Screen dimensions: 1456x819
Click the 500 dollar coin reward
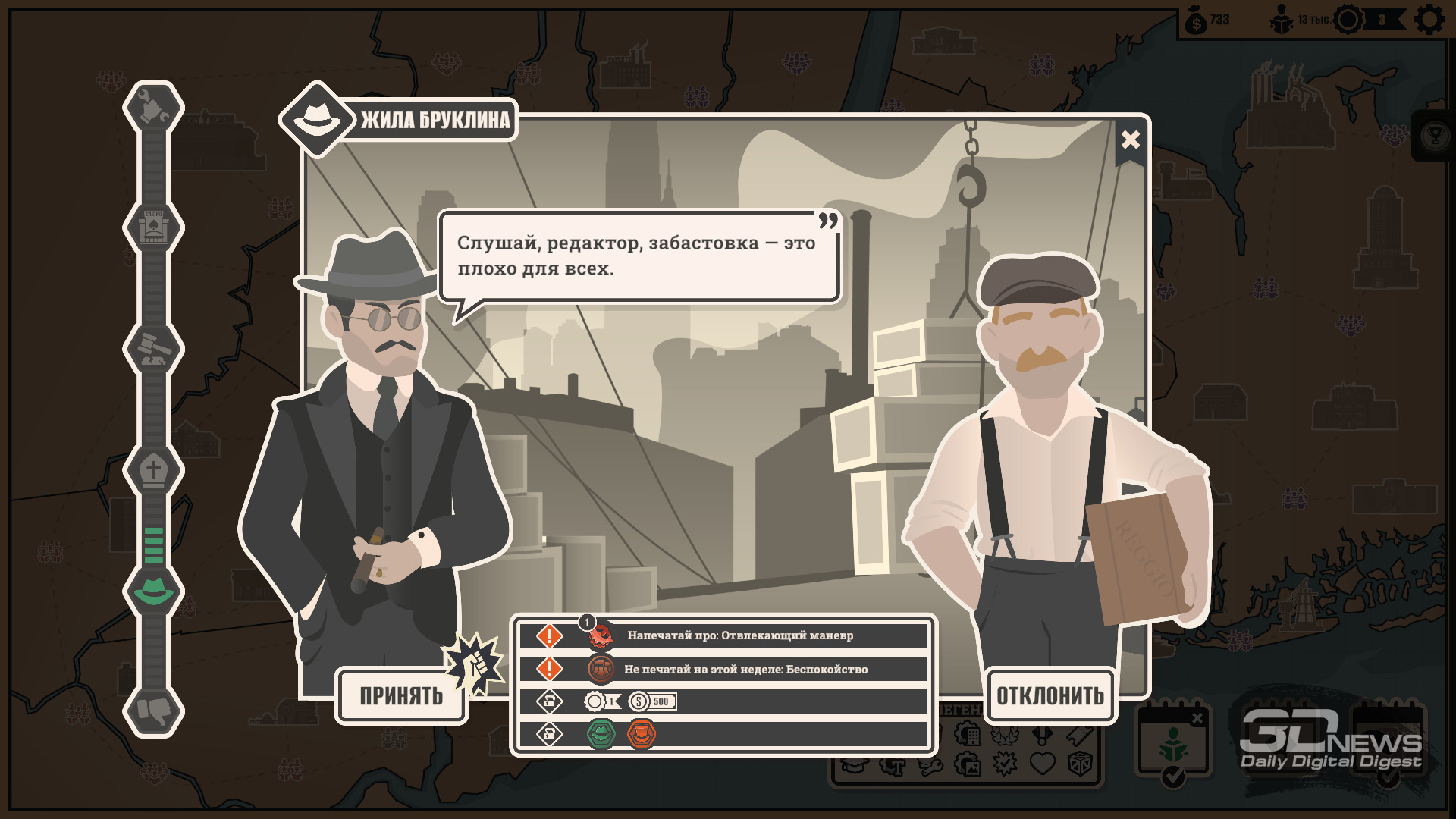click(x=652, y=701)
